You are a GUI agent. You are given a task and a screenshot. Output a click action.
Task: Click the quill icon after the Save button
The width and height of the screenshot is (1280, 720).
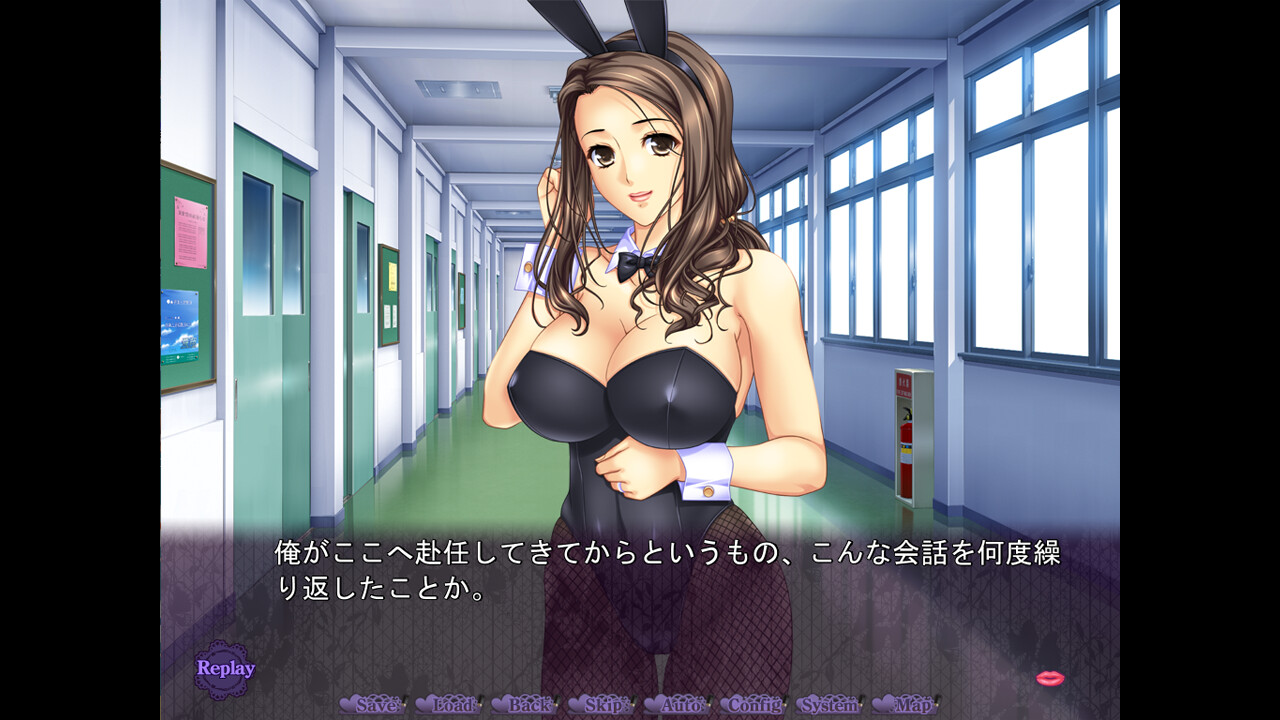405,702
